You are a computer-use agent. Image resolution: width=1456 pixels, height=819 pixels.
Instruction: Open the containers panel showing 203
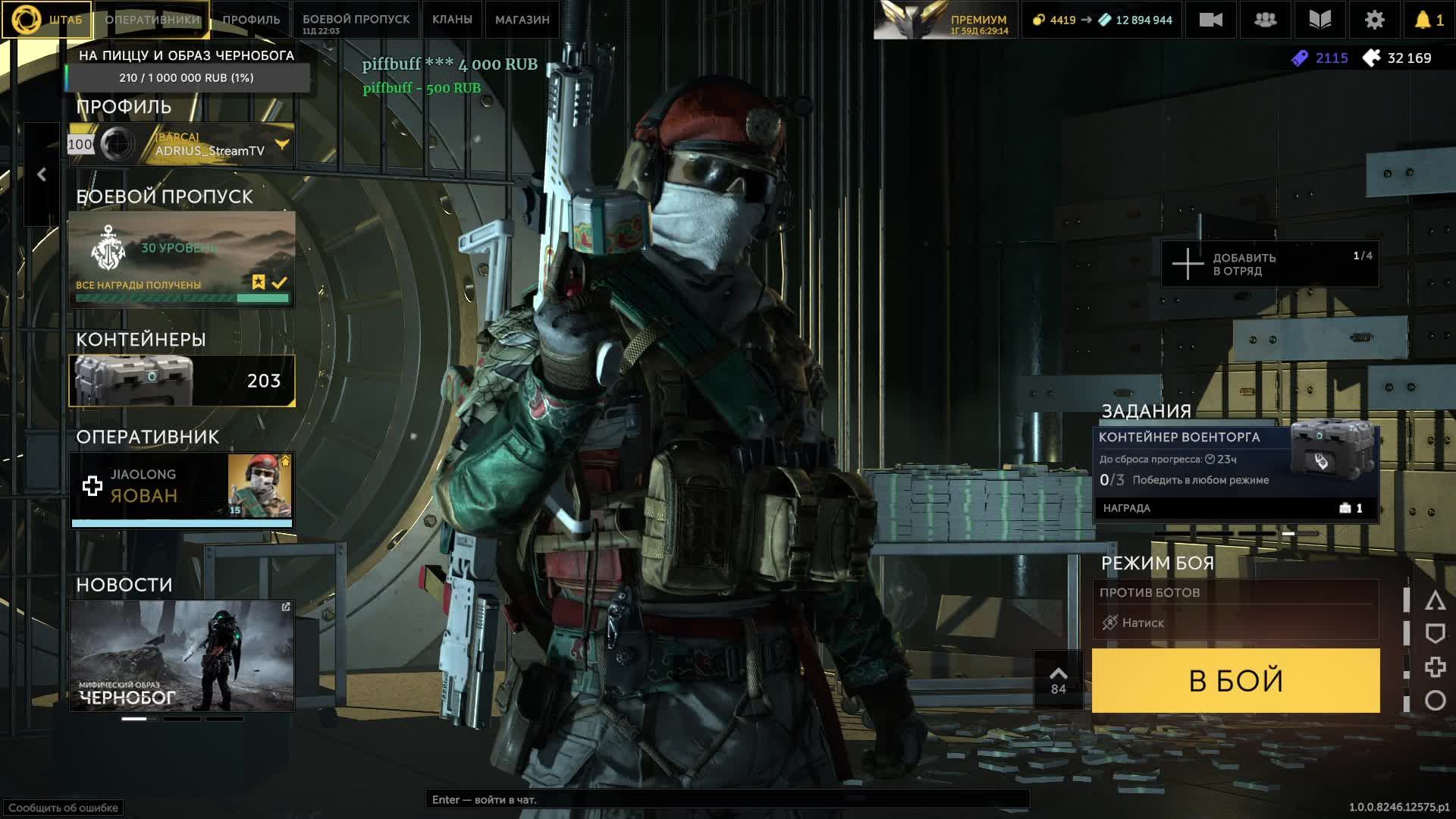(182, 381)
